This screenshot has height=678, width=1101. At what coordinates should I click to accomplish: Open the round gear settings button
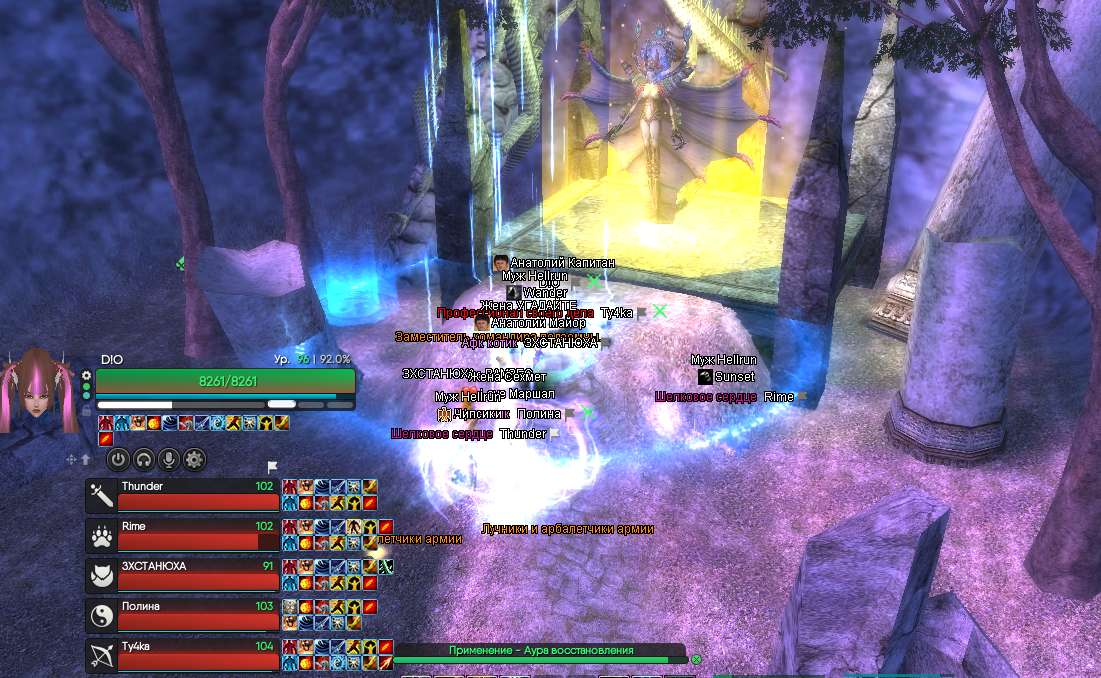point(194,459)
